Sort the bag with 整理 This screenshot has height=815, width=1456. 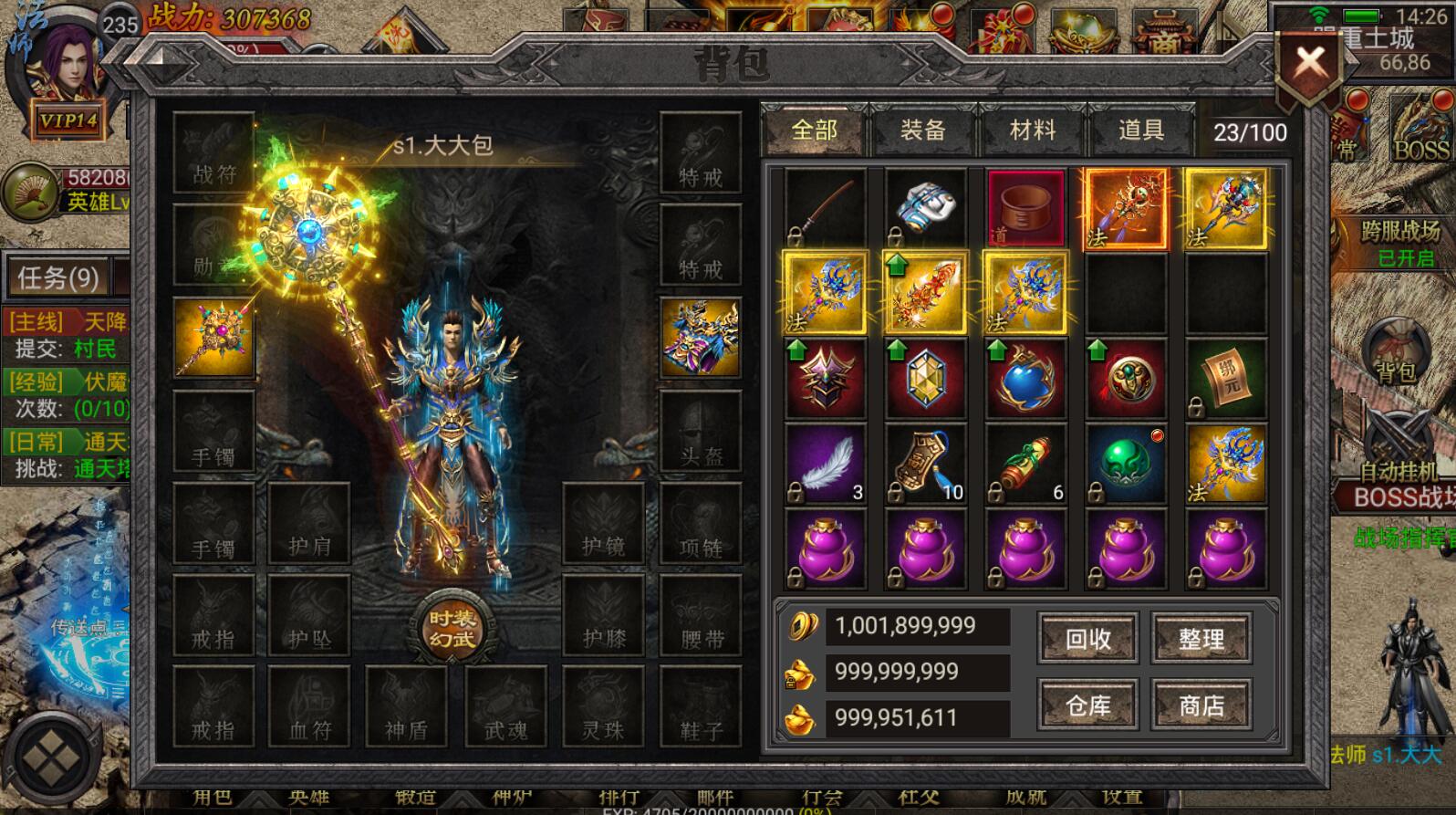[x=1201, y=639]
